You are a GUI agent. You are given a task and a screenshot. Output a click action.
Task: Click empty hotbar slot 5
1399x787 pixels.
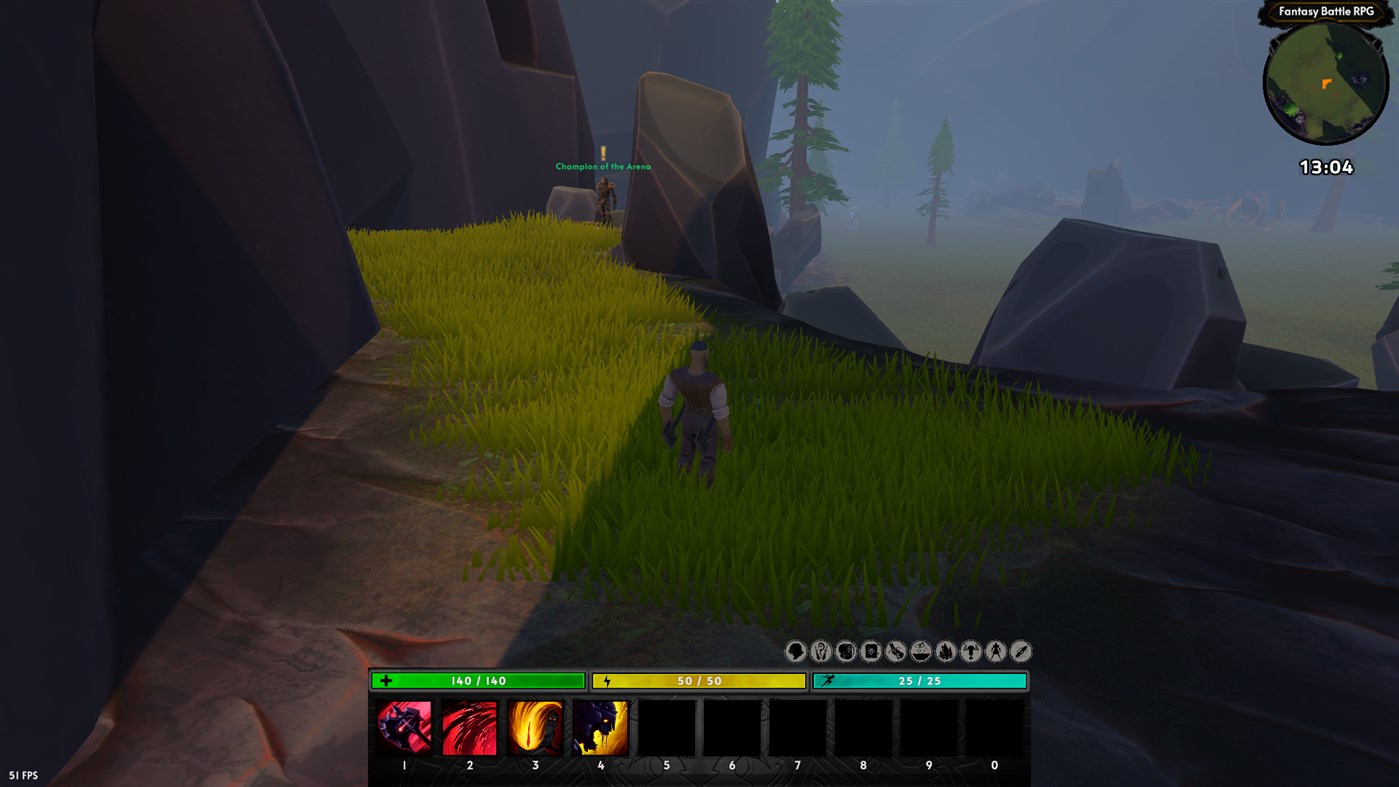(x=666, y=726)
